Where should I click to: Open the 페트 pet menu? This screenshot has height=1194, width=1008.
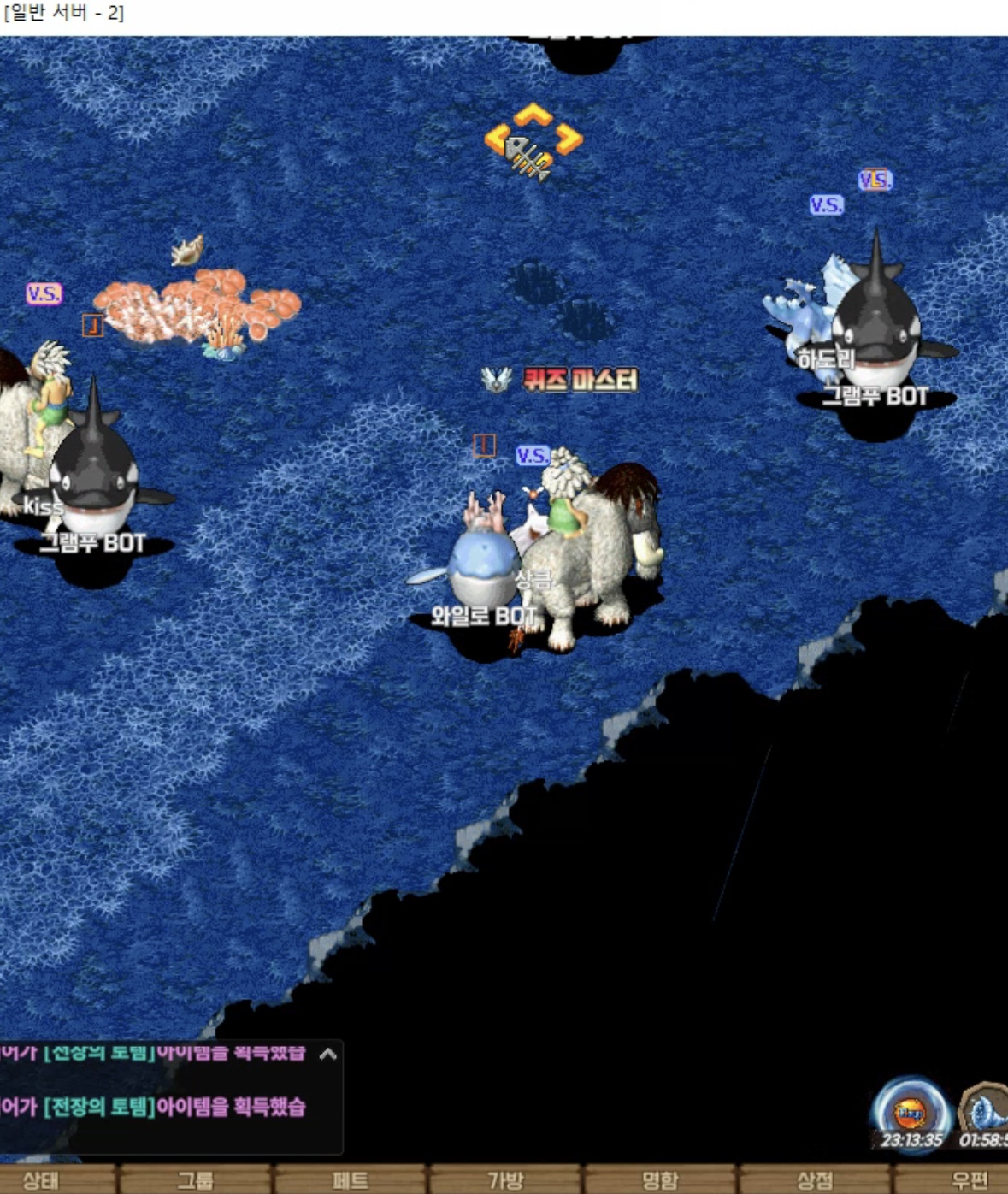point(350,1180)
